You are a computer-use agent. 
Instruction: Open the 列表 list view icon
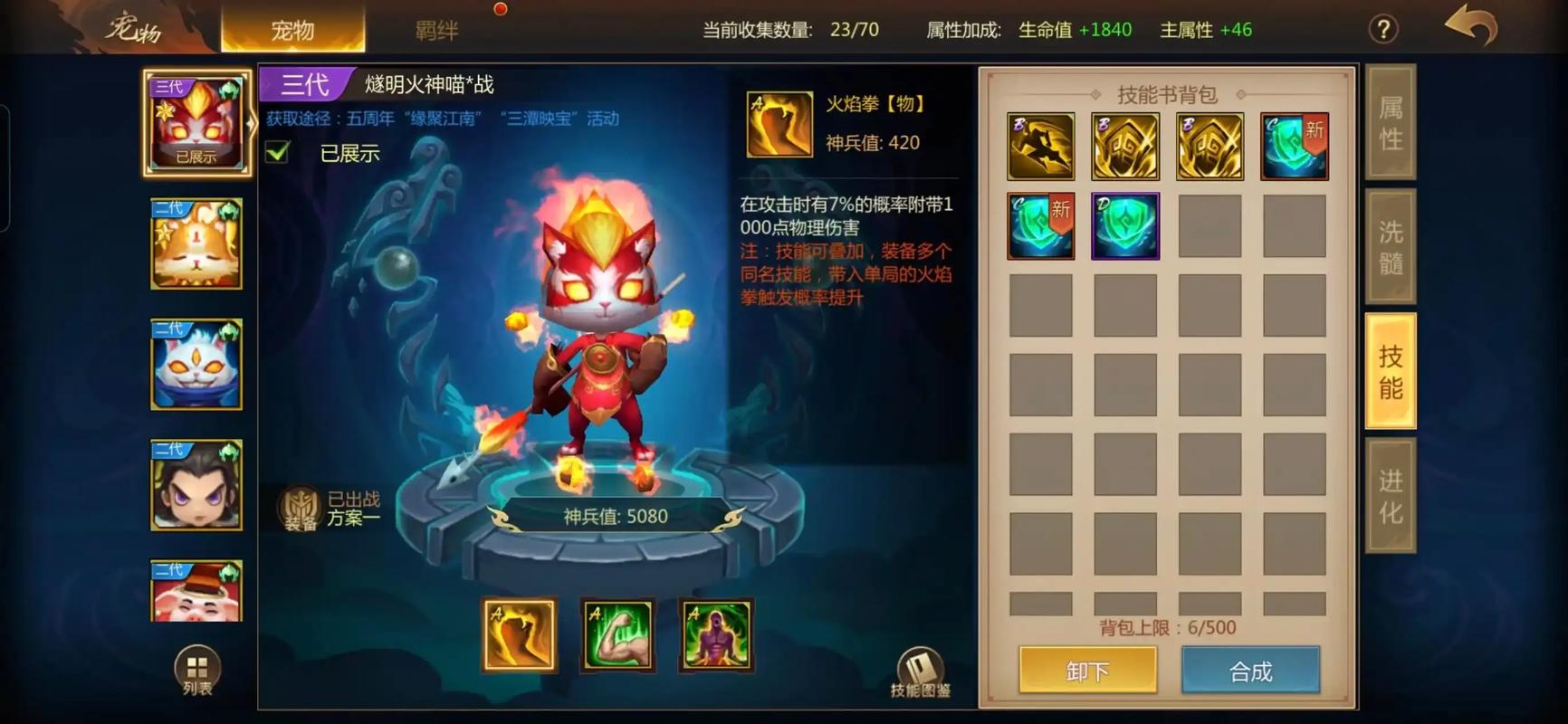(196, 668)
